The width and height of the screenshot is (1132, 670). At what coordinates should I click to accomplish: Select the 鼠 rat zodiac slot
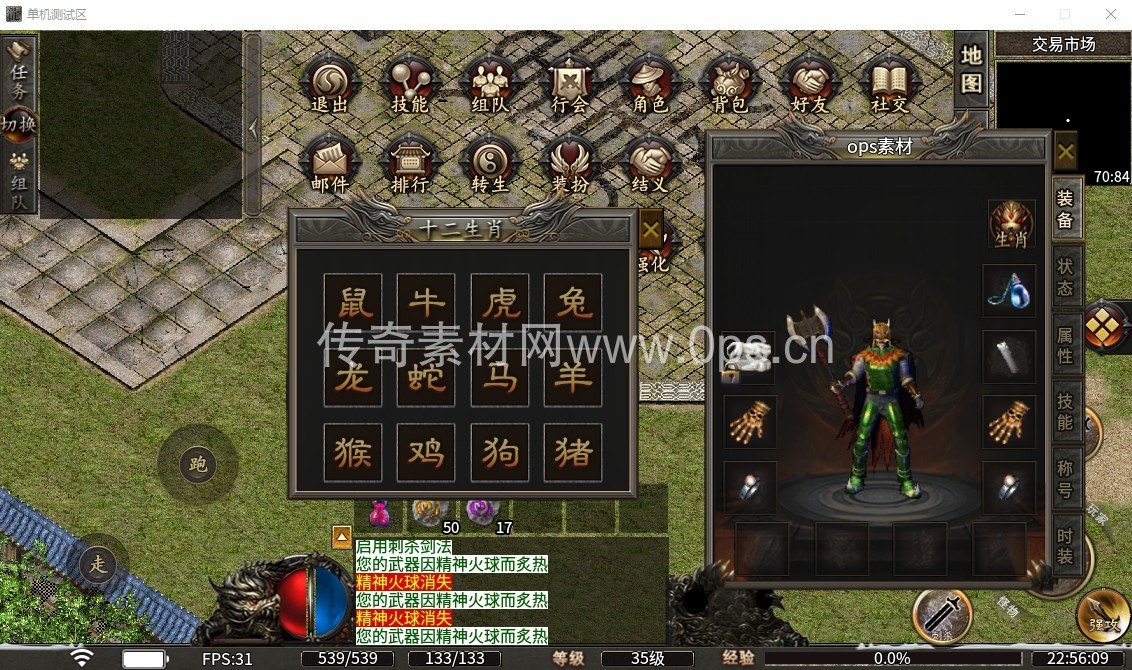(x=353, y=302)
